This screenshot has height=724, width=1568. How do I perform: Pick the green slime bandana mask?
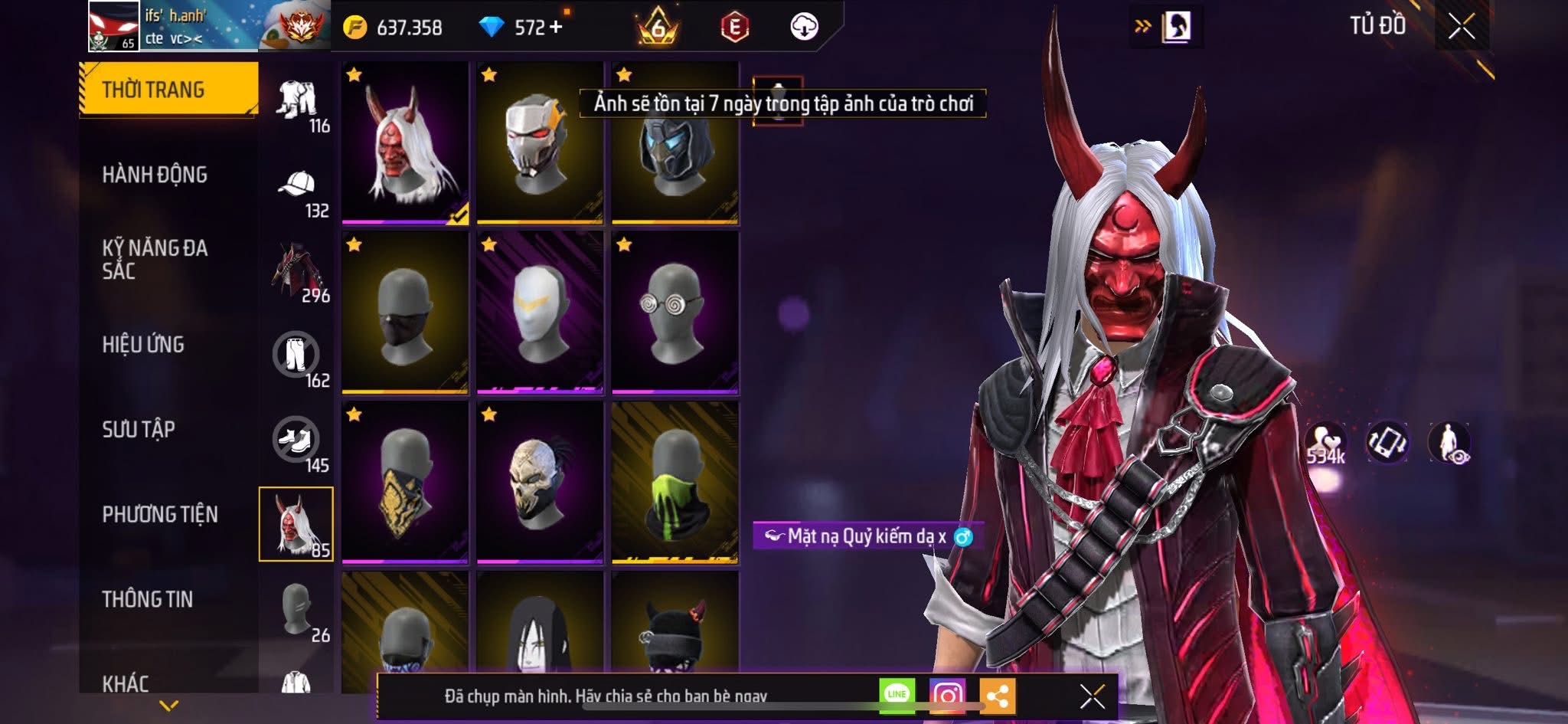pos(675,483)
